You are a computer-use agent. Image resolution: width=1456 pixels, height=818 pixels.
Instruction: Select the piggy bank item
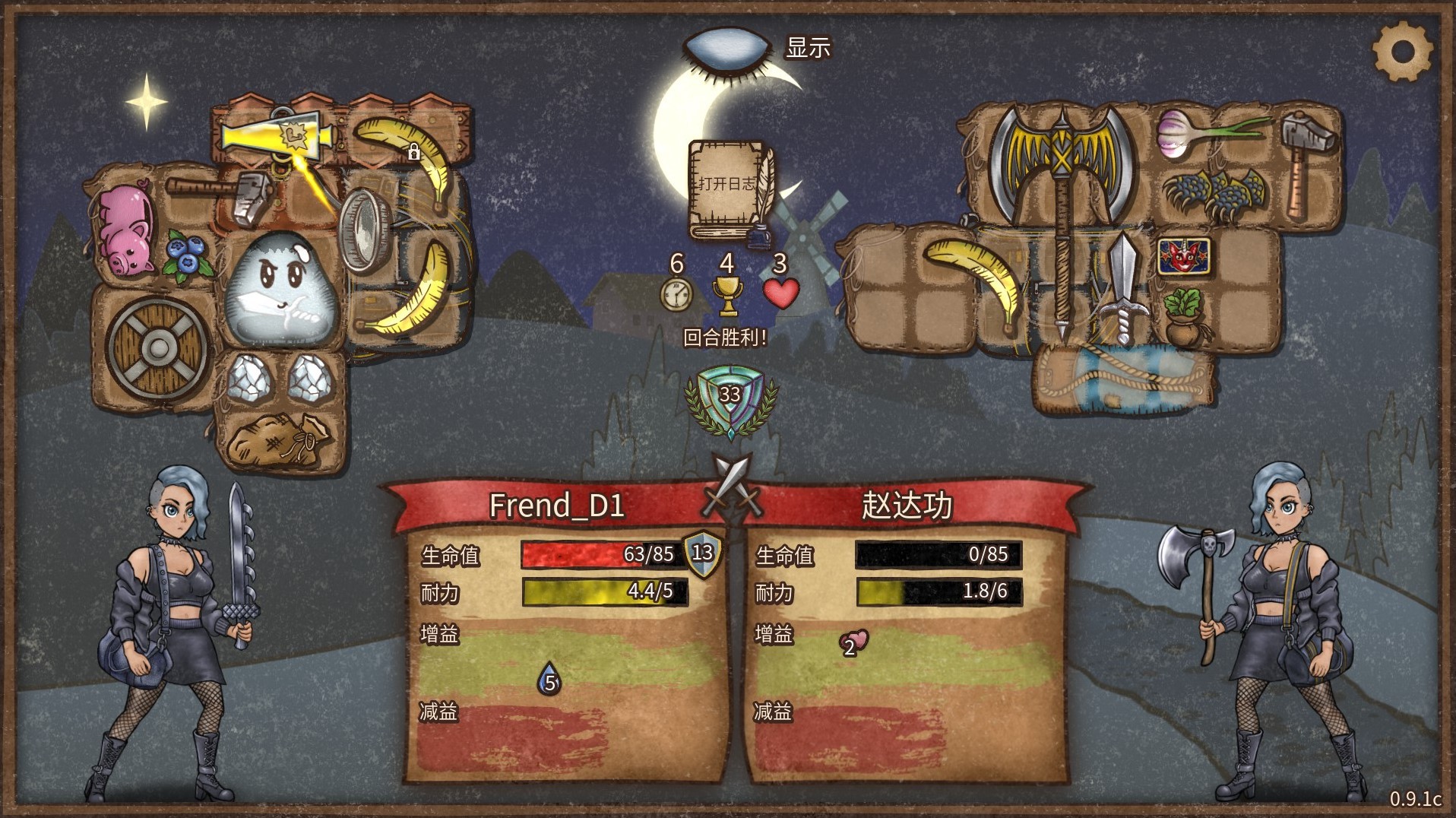[x=124, y=228]
